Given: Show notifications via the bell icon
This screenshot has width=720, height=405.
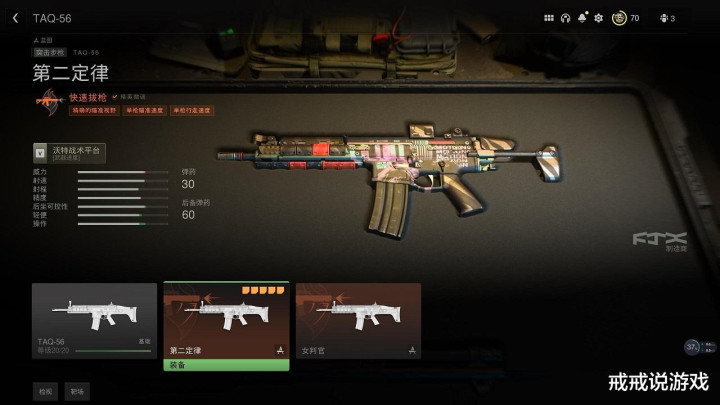Looking at the screenshot, I should coord(582,18).
